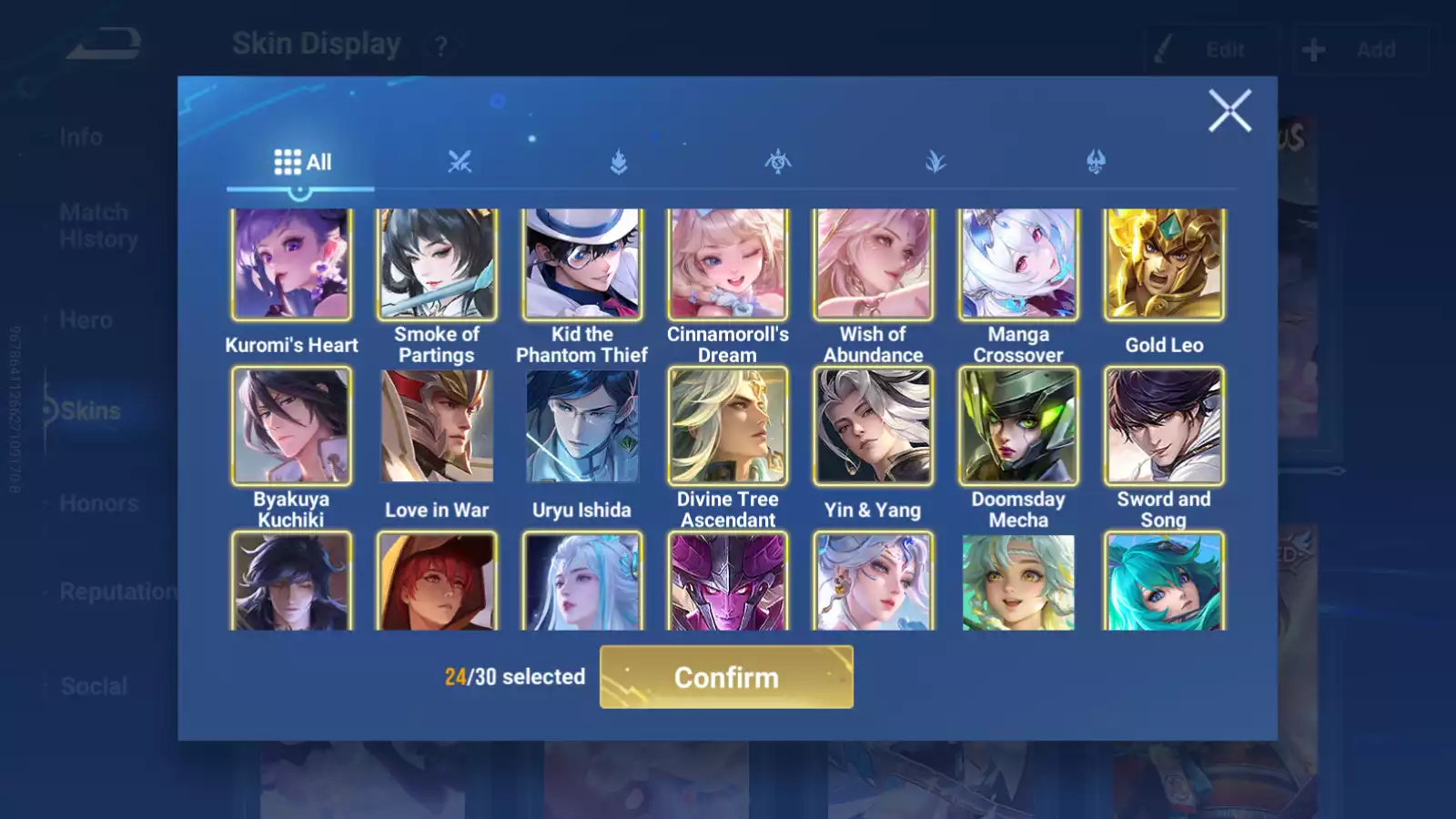The width and height of the screenshot is (1456, 819).
Task: Click the teal-haired character thumbnail at bottom right
Action: (1164, 582)
